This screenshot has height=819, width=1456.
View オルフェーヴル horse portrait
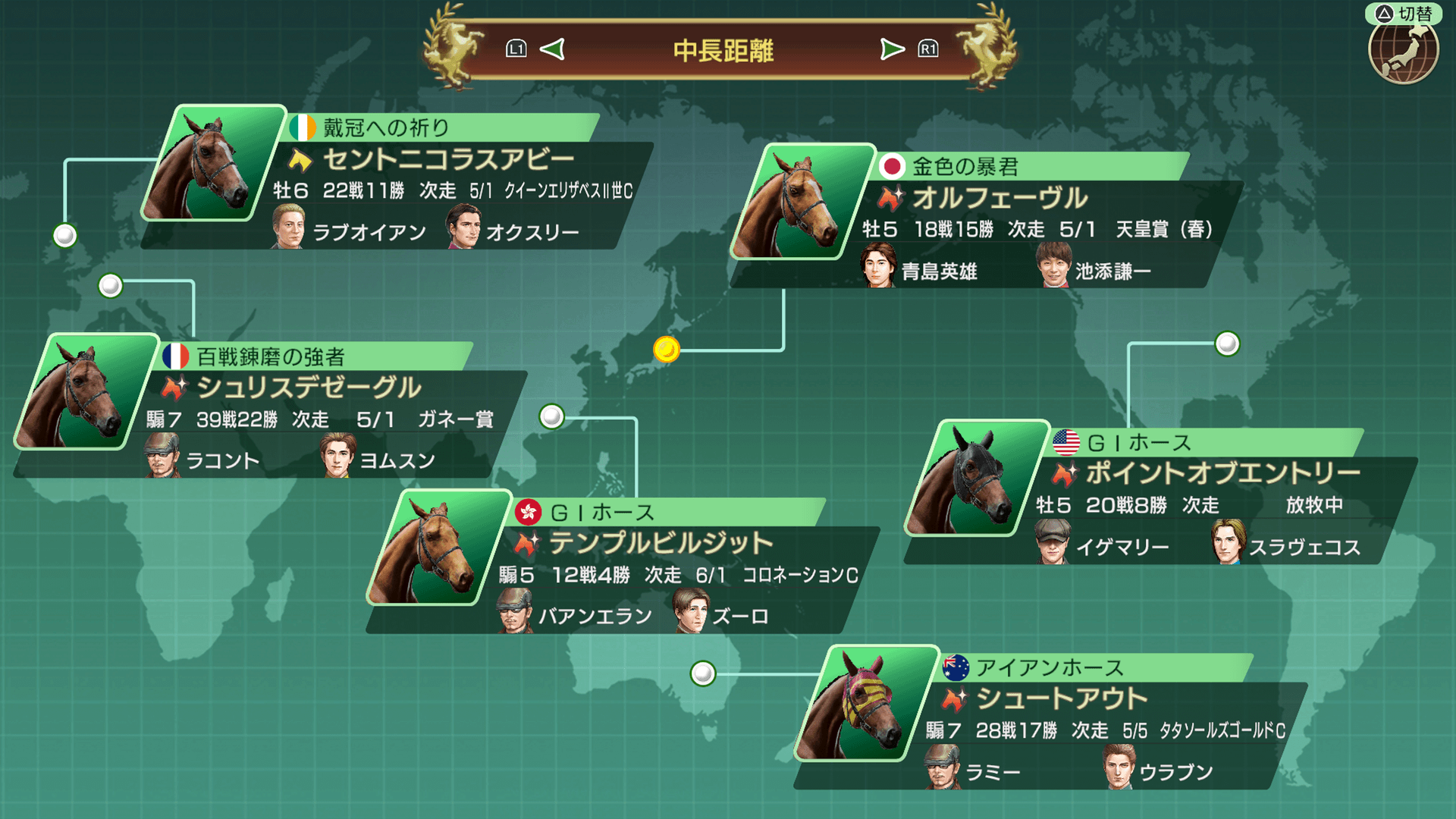tap(800, 202)
